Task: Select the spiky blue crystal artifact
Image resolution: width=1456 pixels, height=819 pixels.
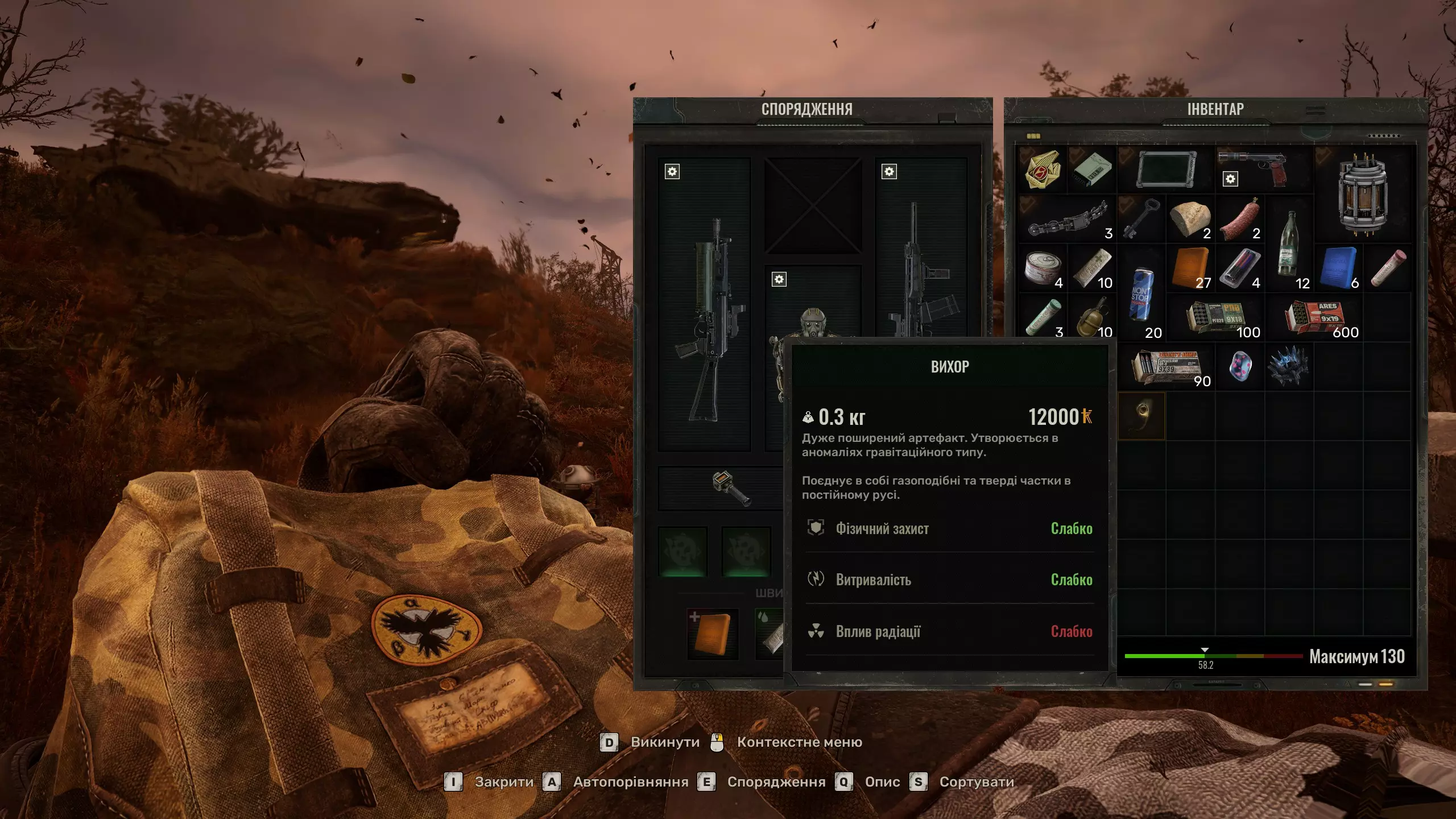Action: pos(1288,367)
